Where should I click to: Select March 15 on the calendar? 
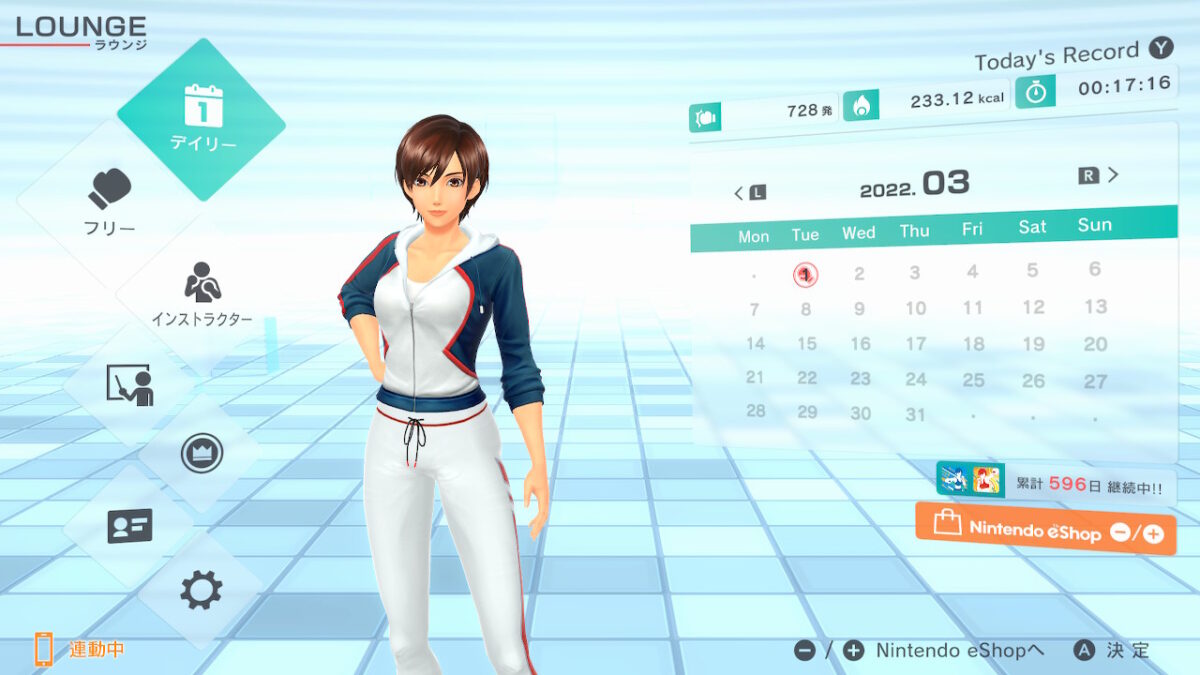pos(806,344)
